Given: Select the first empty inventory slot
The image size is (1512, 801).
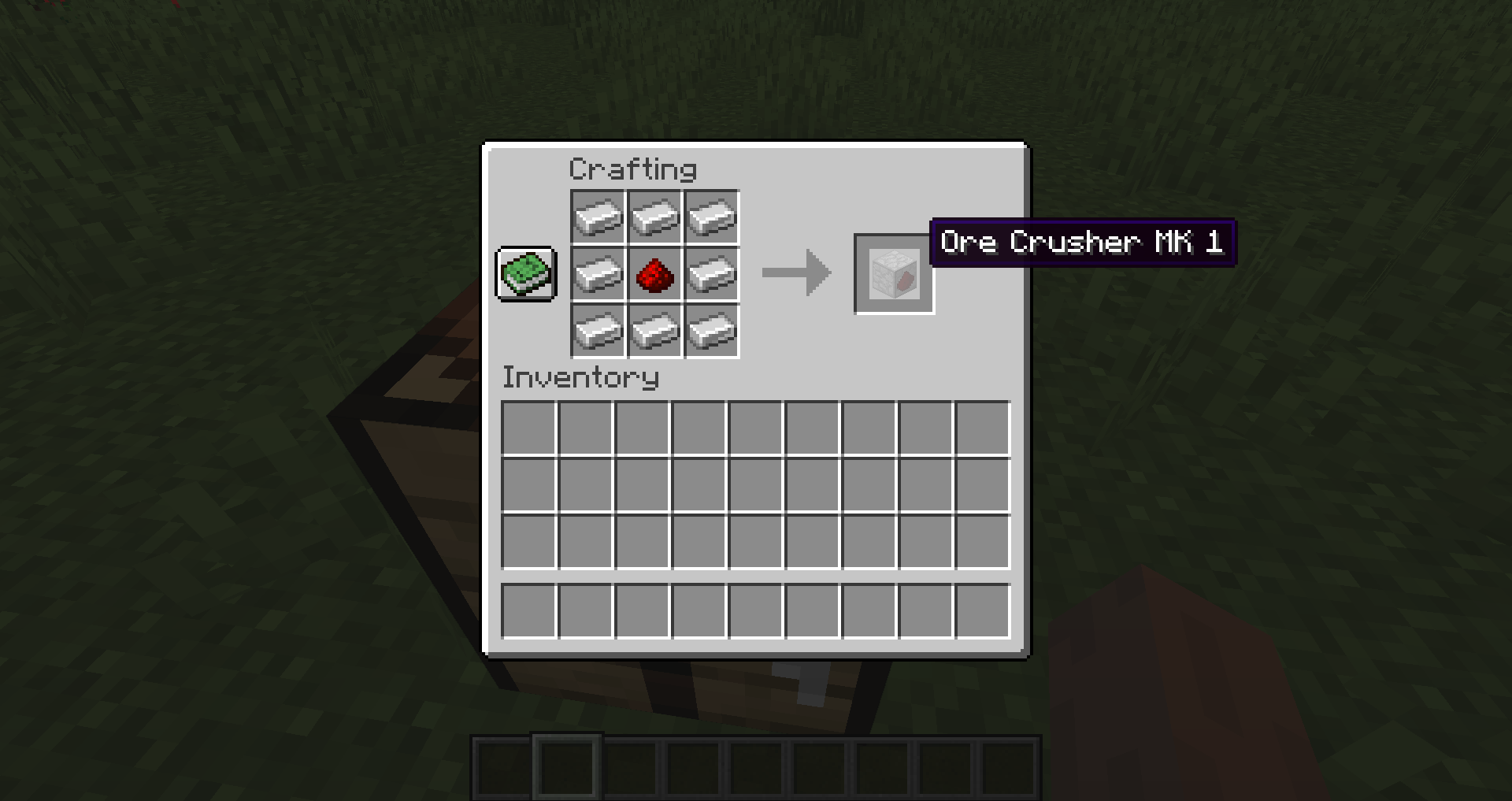Looking at the screenshot, I should [x=529, y=426].
